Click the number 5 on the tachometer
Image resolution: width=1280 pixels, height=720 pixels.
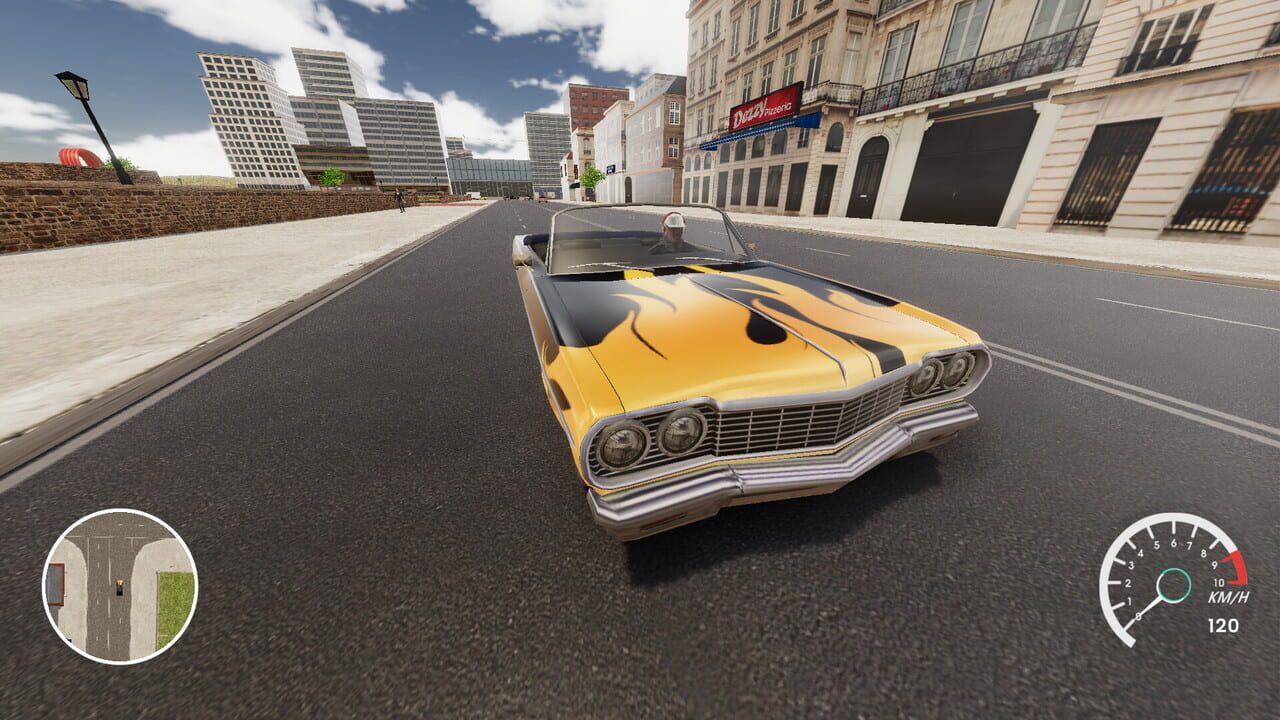[x=1157, y=544]
